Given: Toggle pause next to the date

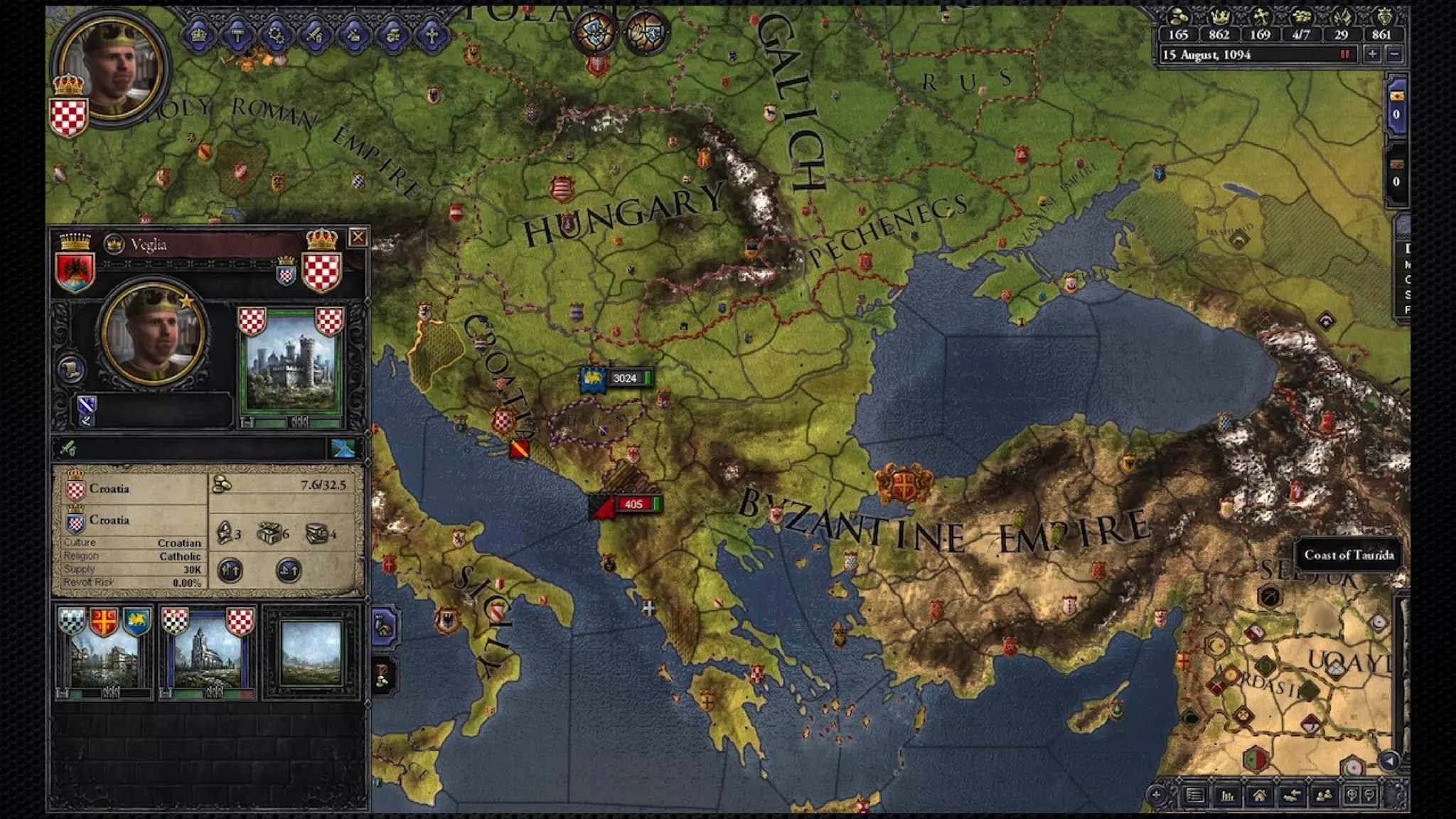Looking at the screenshot, I should coord(1345,54).
